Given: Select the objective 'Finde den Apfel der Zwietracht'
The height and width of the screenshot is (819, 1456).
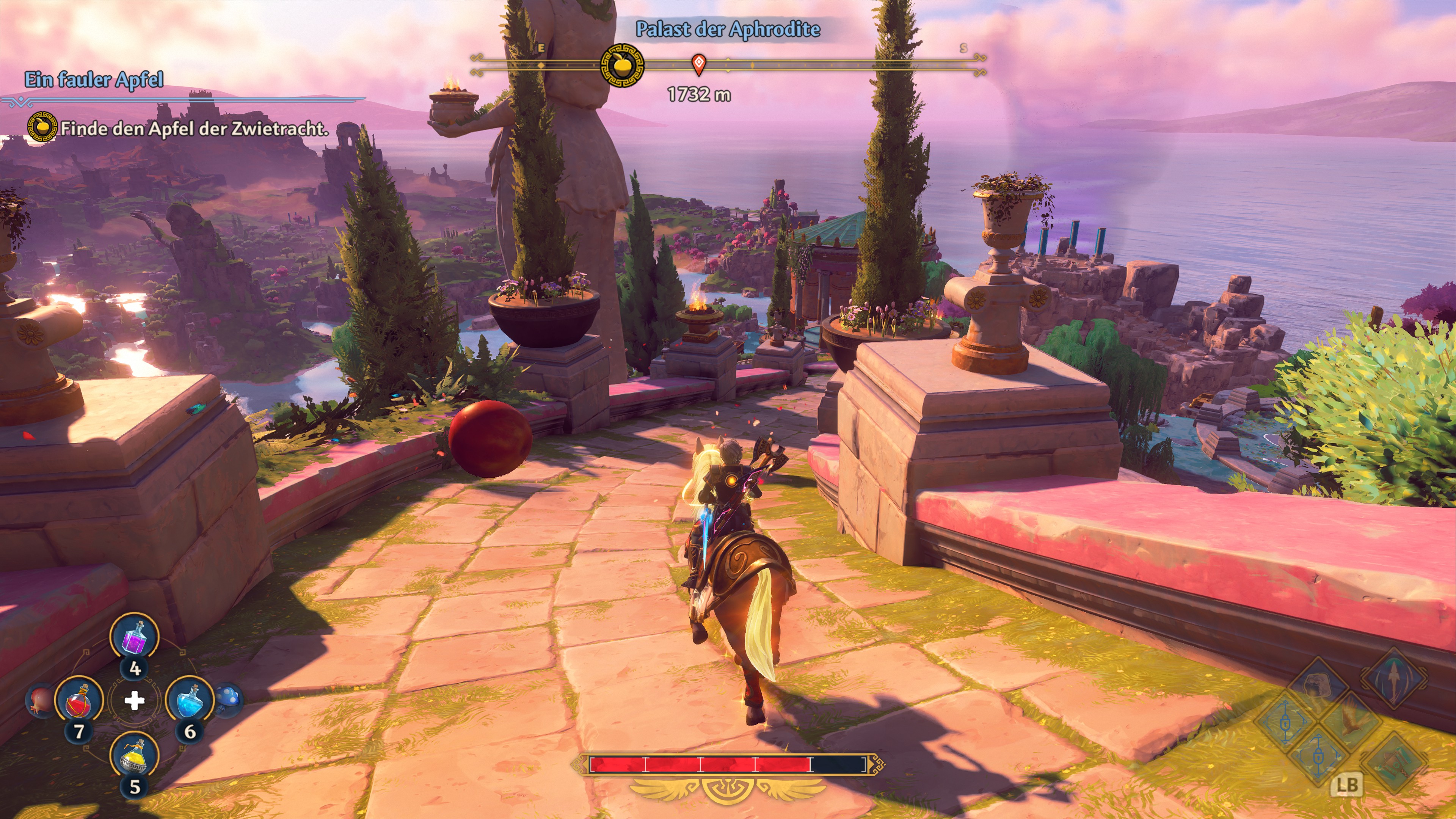Looking at the screenshot, I should click(194, 129).
